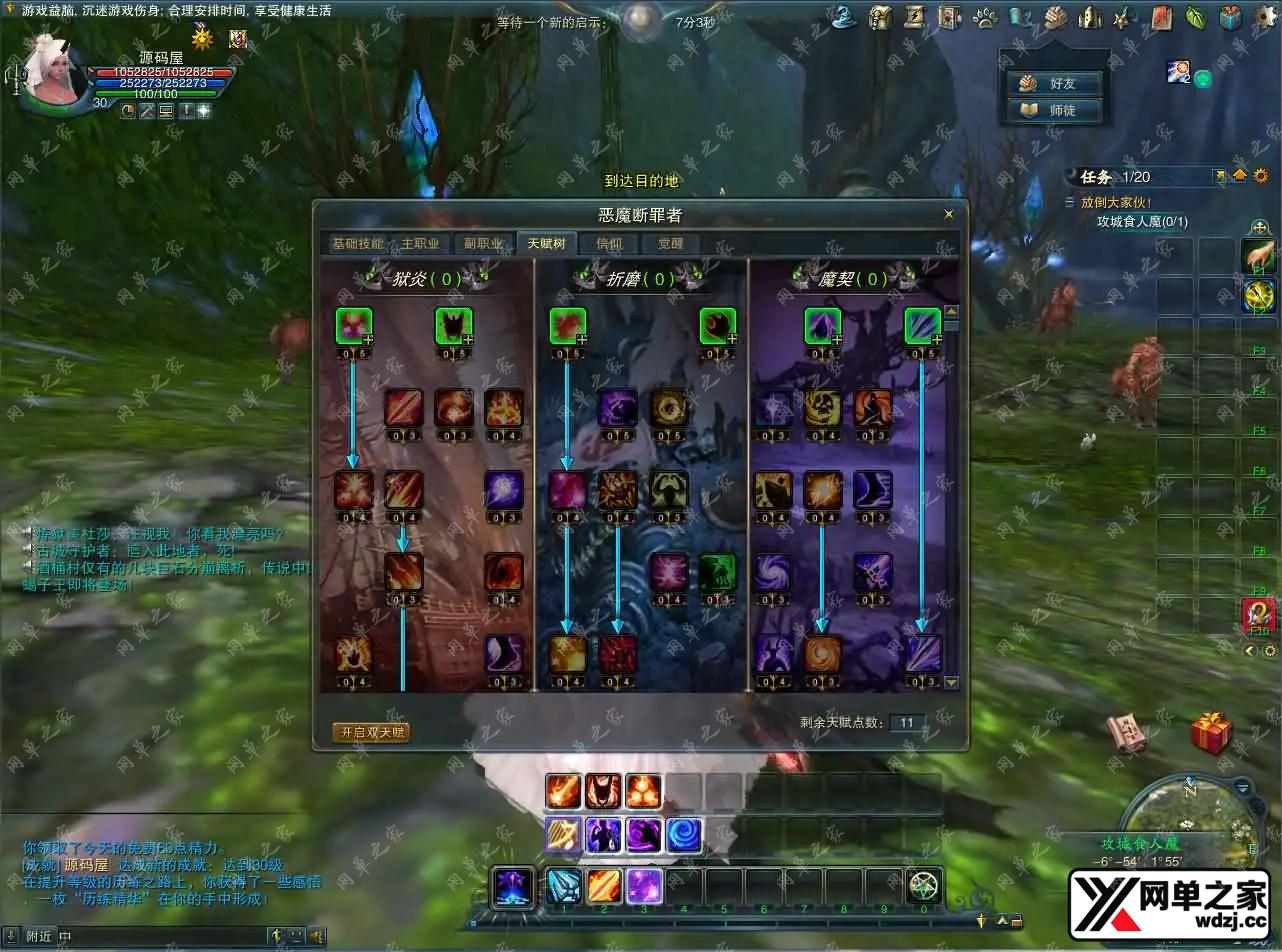Show the 信仰 tab
1282x952 pixels.
click(x=609, y=244)
